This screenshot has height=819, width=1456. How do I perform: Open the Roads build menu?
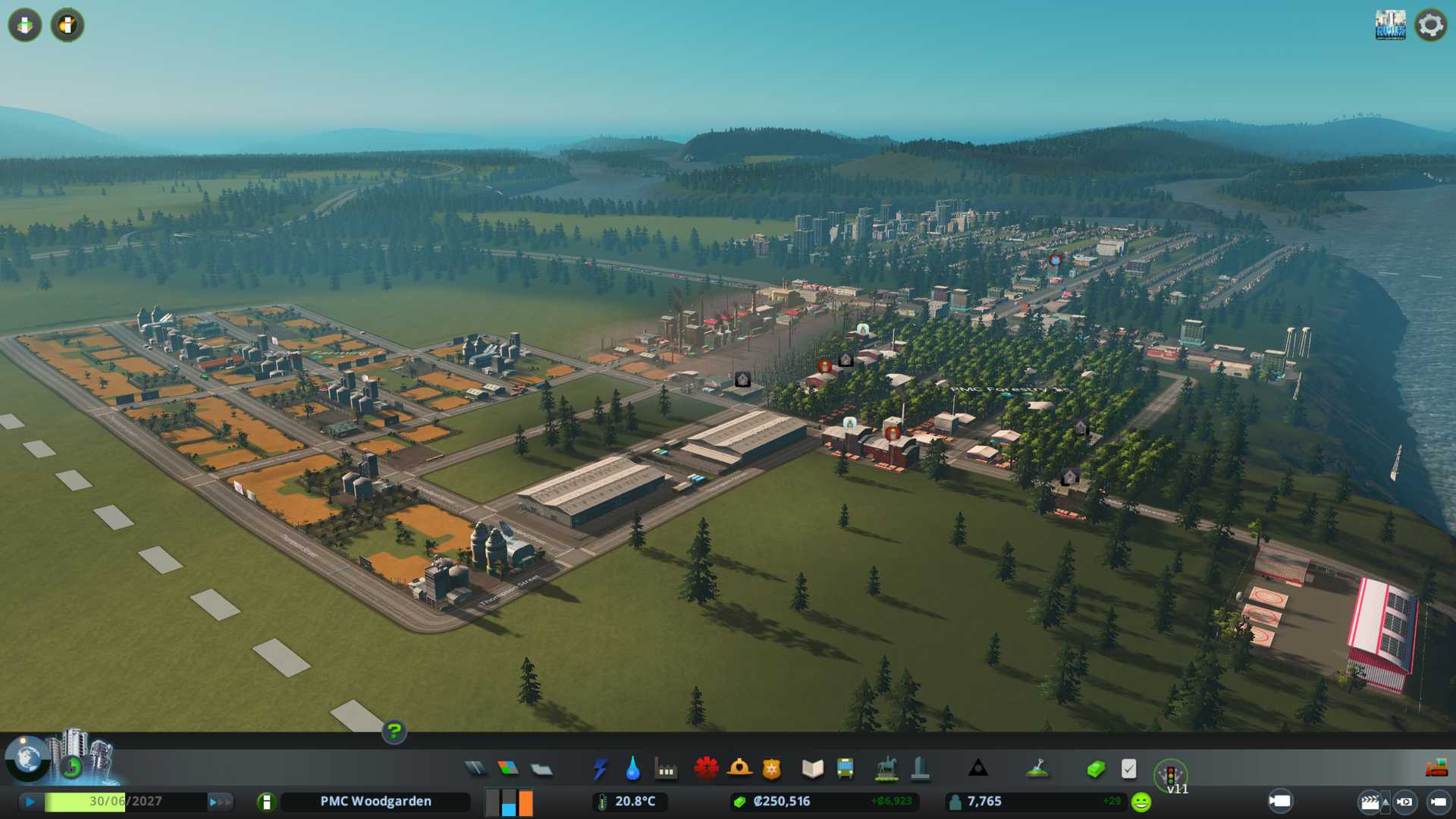pyautogui.click(x=475, y=769)
